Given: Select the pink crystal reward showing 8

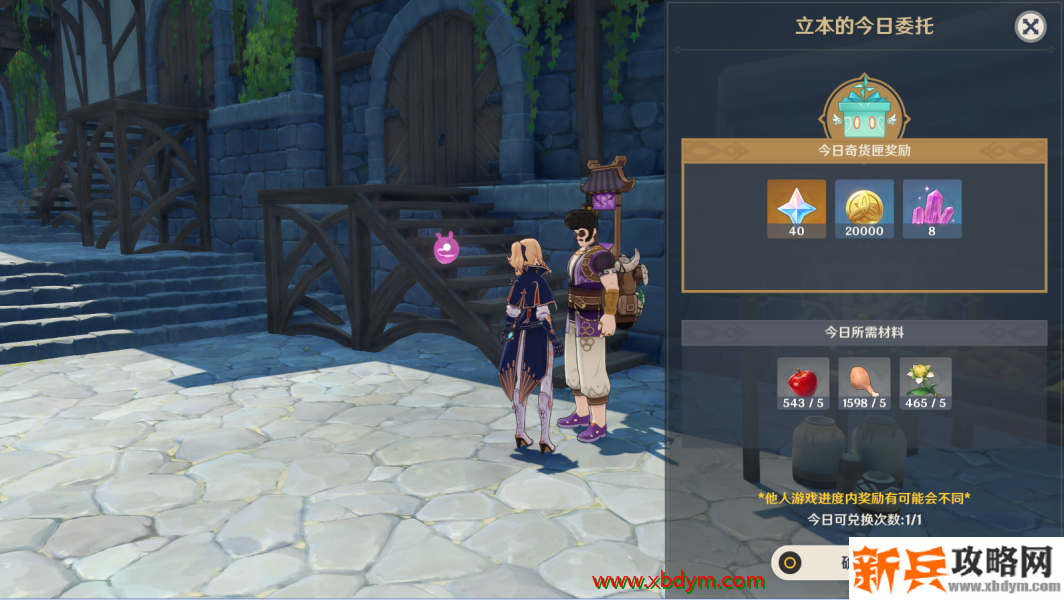Looking at the screenshot, I should (932, 208).
